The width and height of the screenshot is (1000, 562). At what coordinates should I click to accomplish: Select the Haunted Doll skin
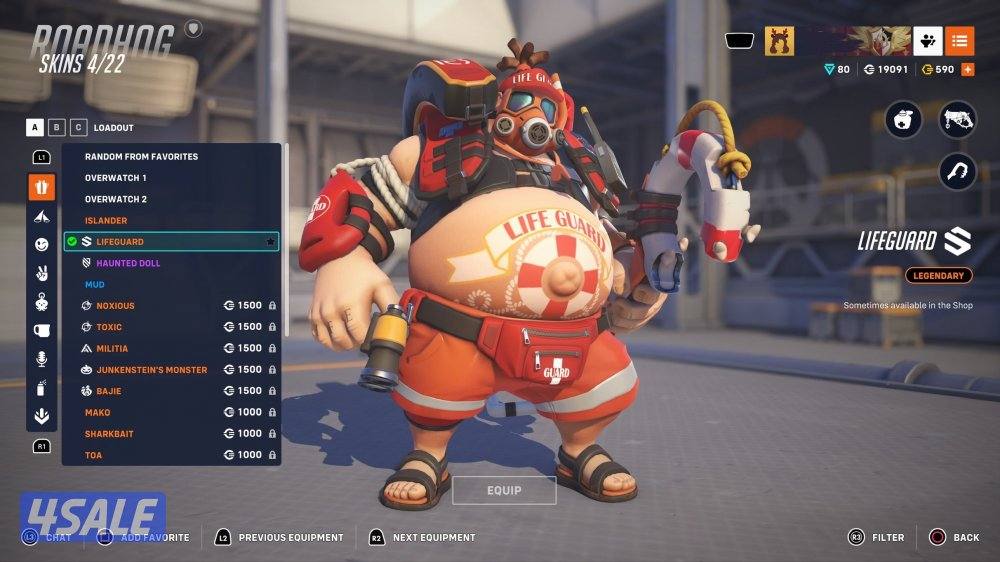pos(127,263)
